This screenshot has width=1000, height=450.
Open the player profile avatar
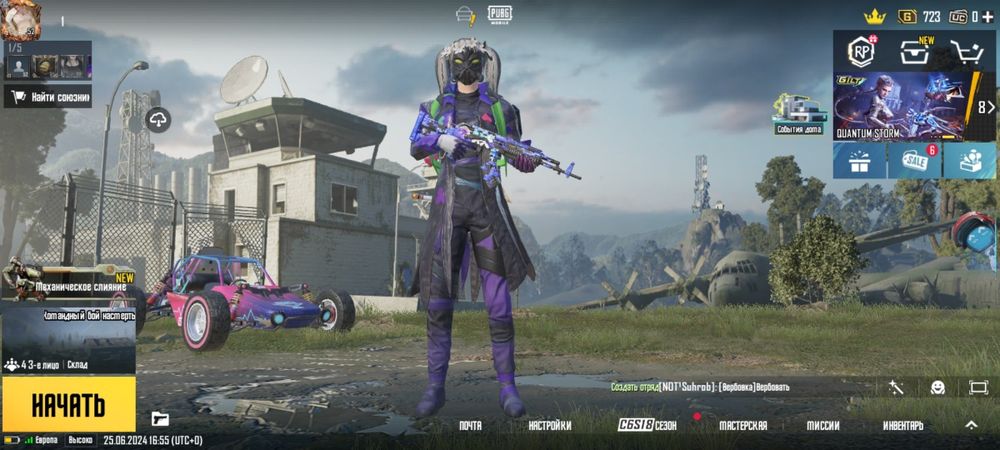[20, 19]
